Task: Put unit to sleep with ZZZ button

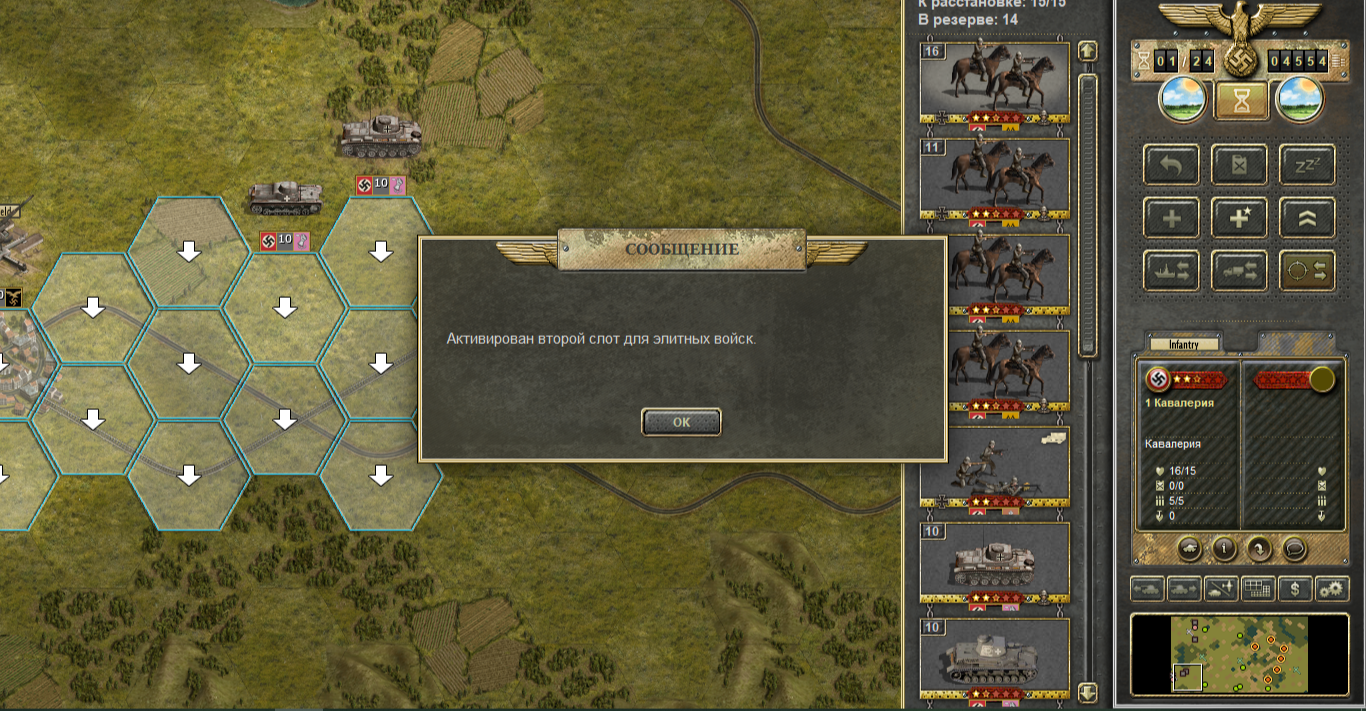Action: coord(1307,165)
